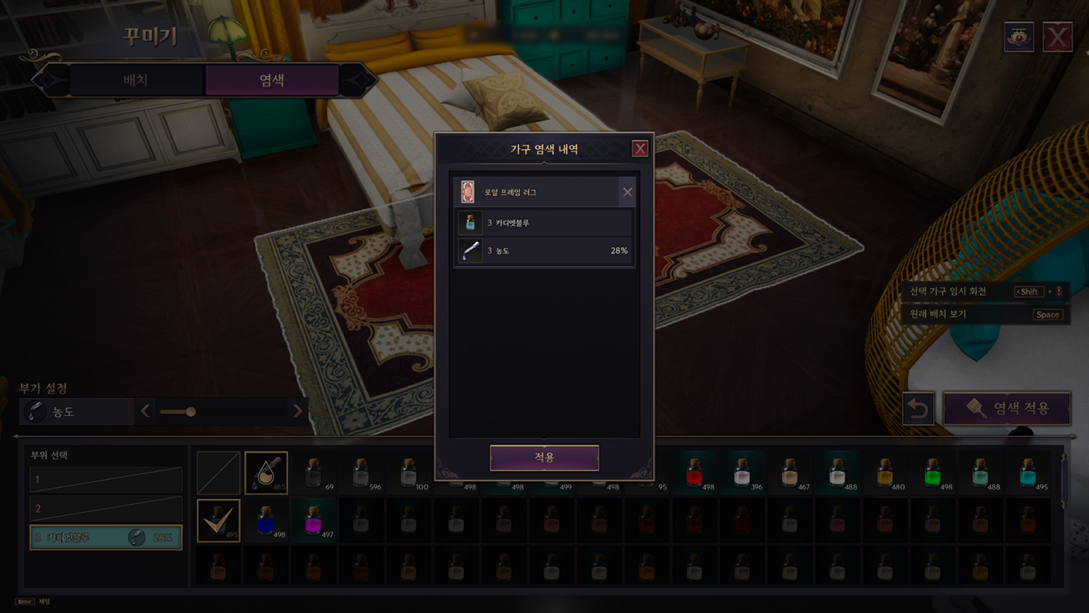Select part 2 in 부위 선택
Image resolution: width=1089 pixels, height=613 pixels.
106,508
